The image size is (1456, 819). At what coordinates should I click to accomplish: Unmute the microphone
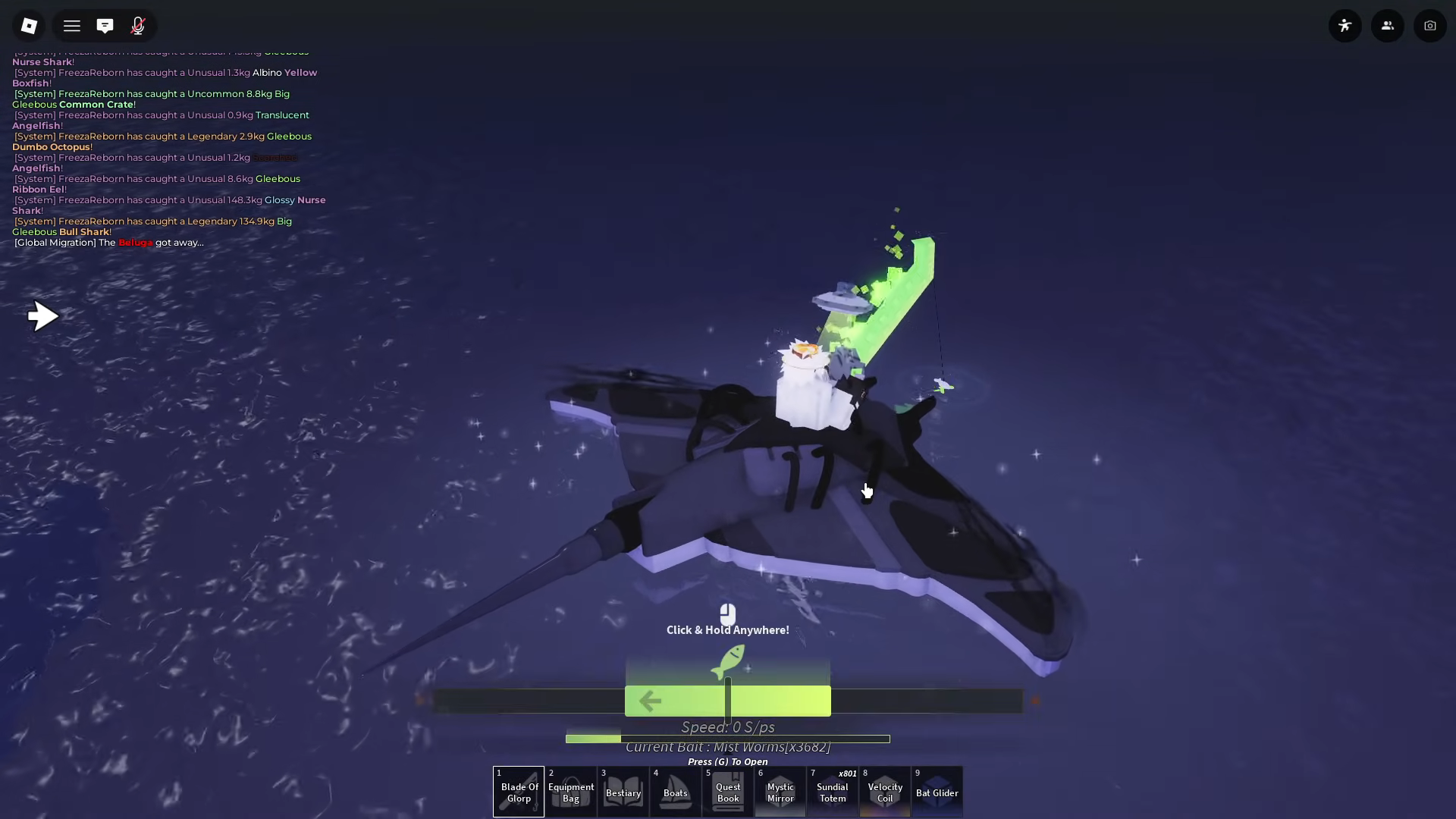138,25
